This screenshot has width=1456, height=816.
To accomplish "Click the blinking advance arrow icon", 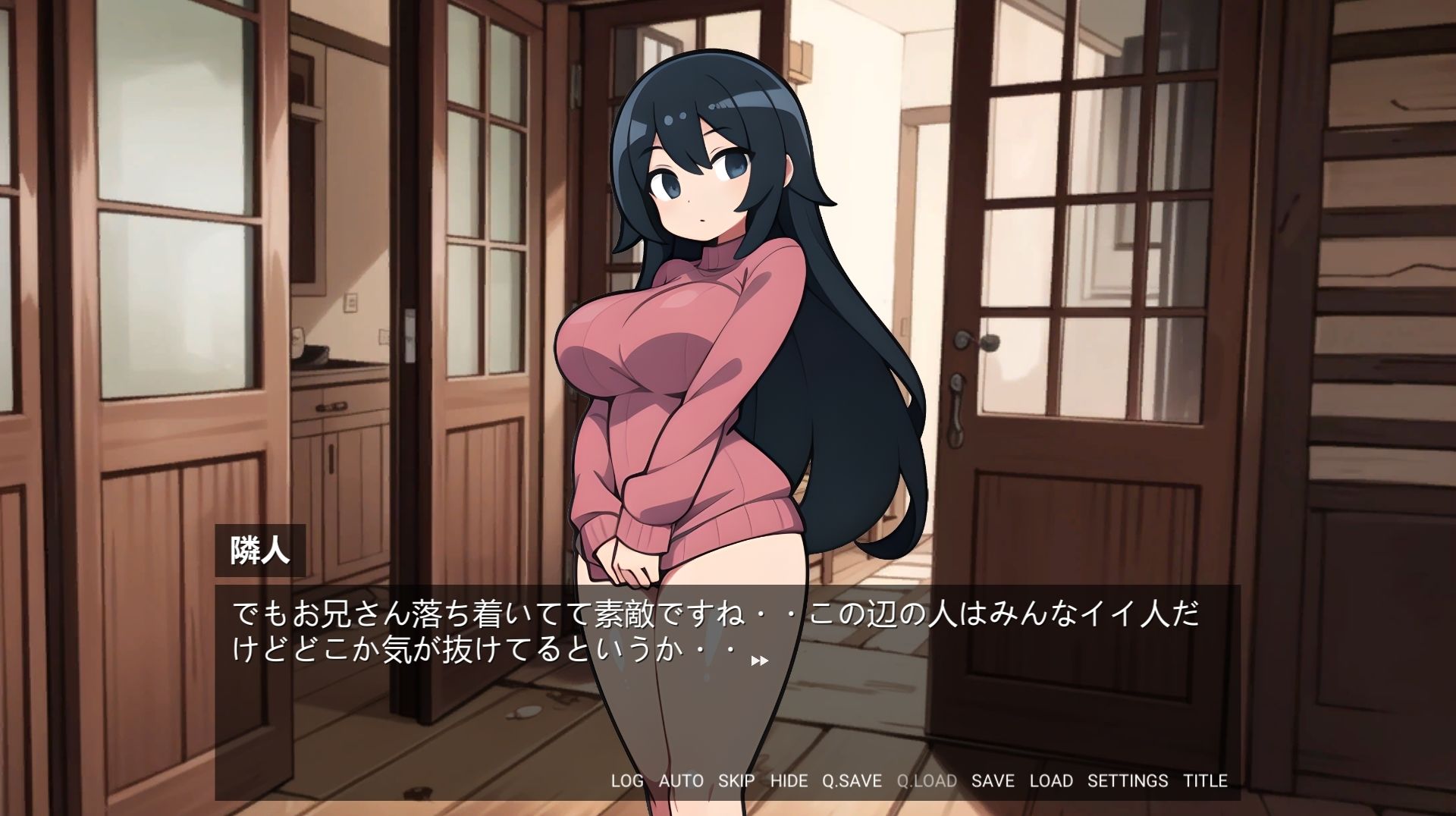I will [758, 661].
